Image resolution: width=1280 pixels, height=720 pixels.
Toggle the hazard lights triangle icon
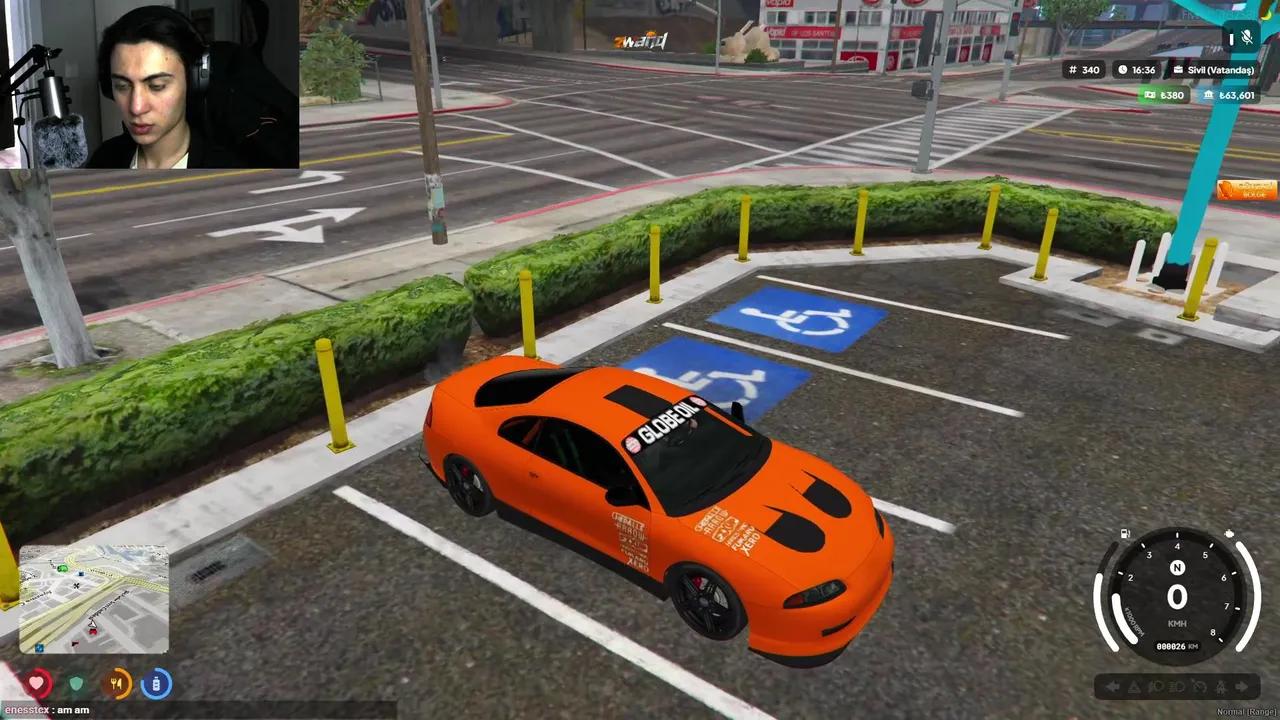[x=1132, y=687]
